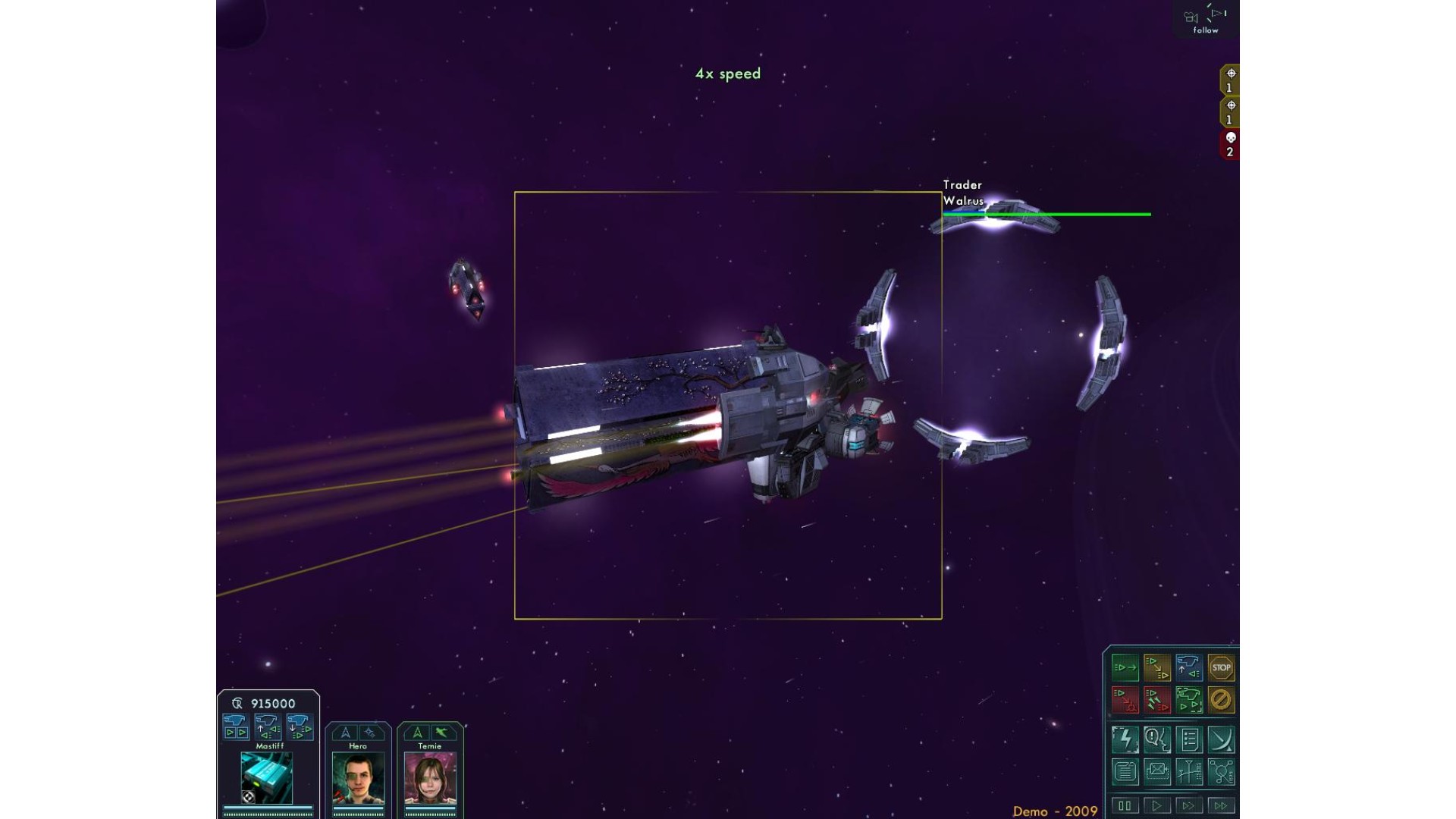Pause the game with the pause button

[x=1125, y=805]
